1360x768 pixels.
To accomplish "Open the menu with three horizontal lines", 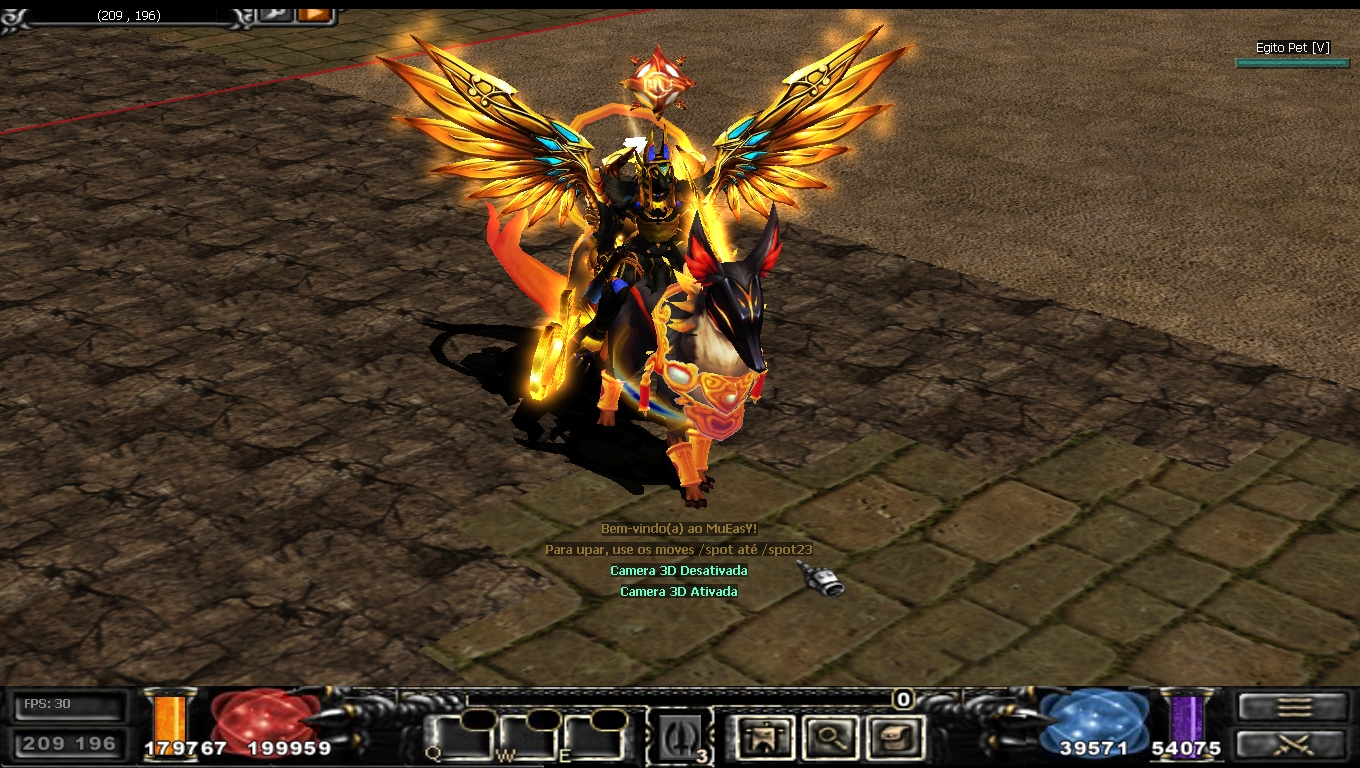I will [x=1294, y=707].
